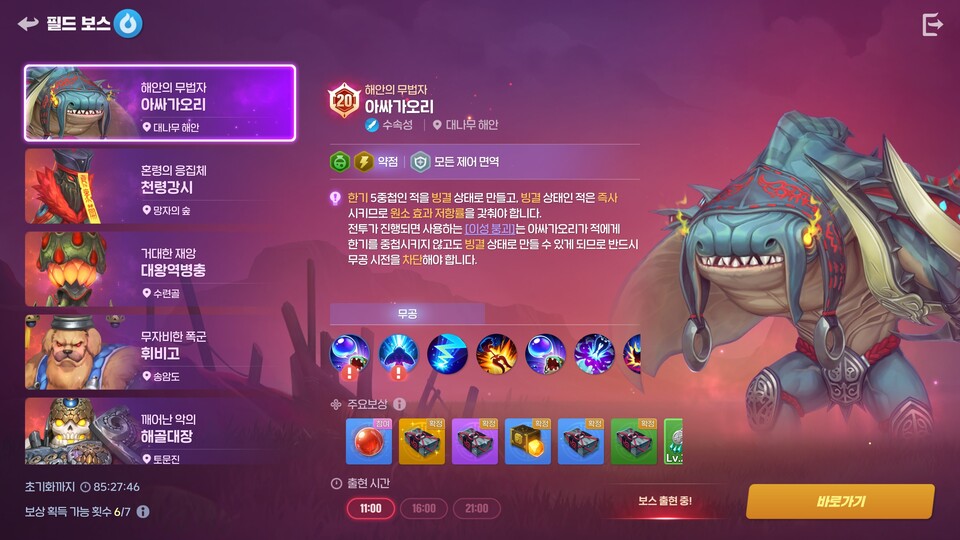
Task: Select the 천령강시 boss entry
Action: 160,186
